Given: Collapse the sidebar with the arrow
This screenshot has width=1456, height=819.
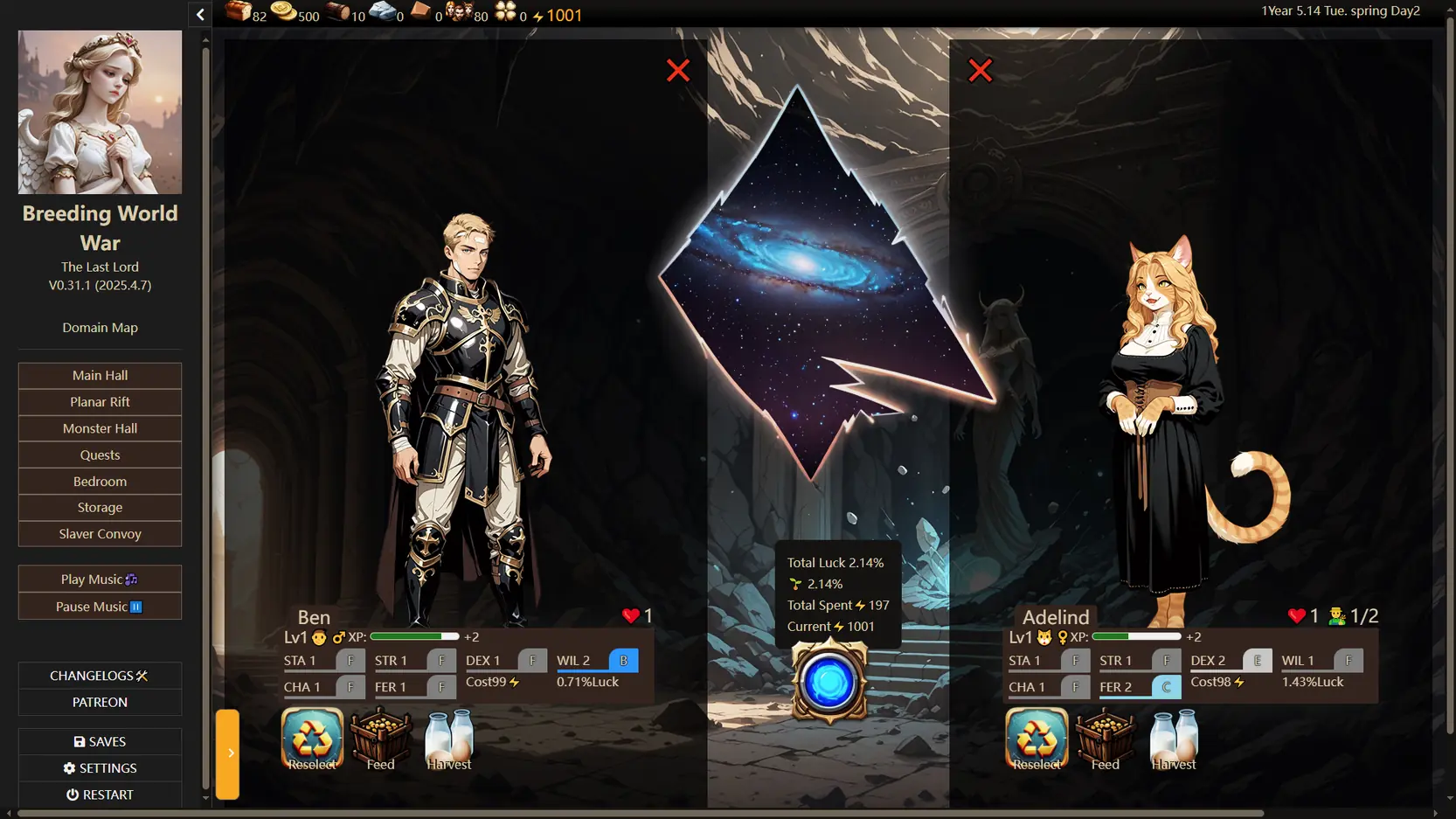Looking at the screenshot, I should (200, 14).
